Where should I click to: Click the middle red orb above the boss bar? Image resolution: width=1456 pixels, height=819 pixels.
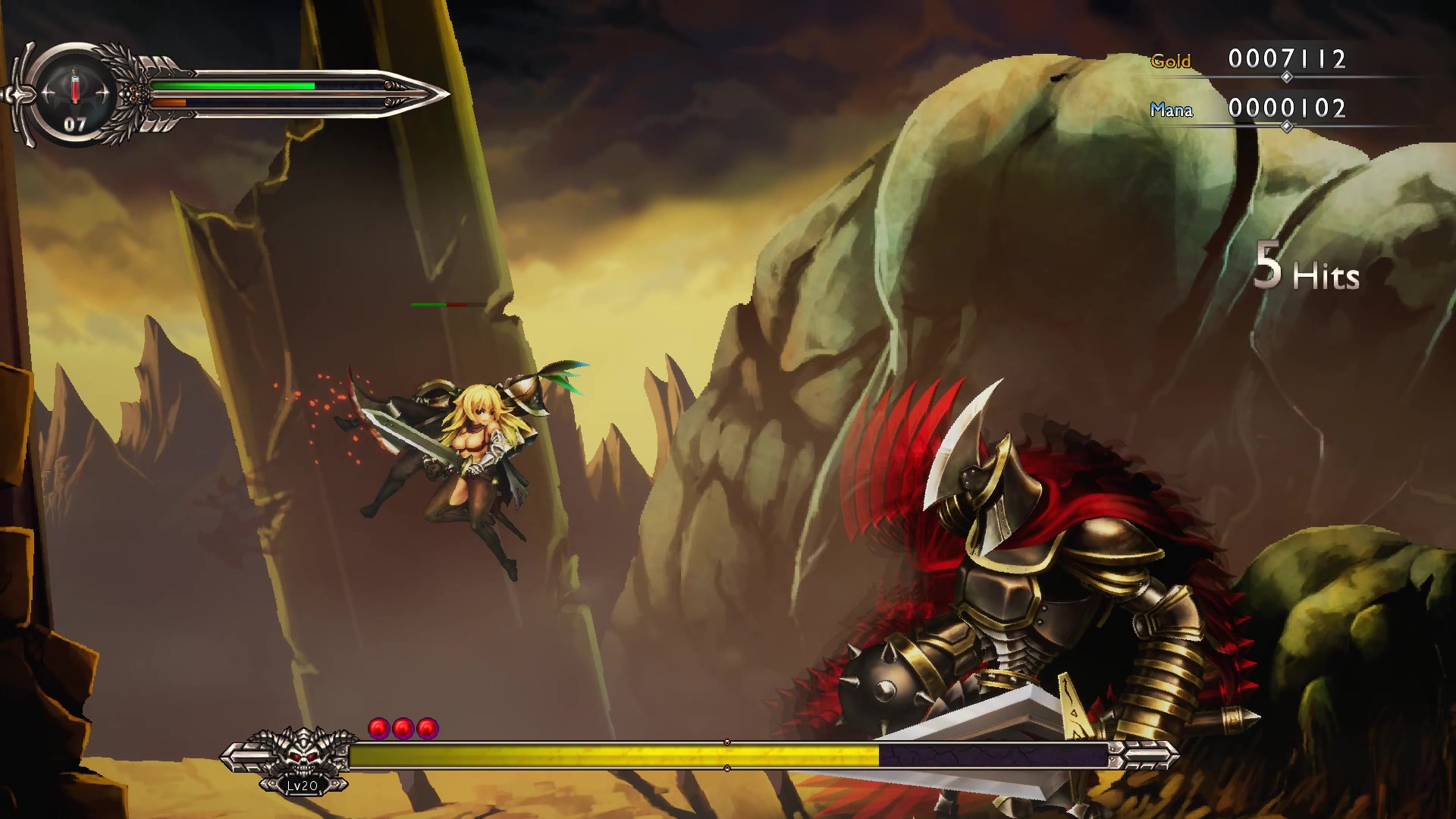click(x=400, y=726)
